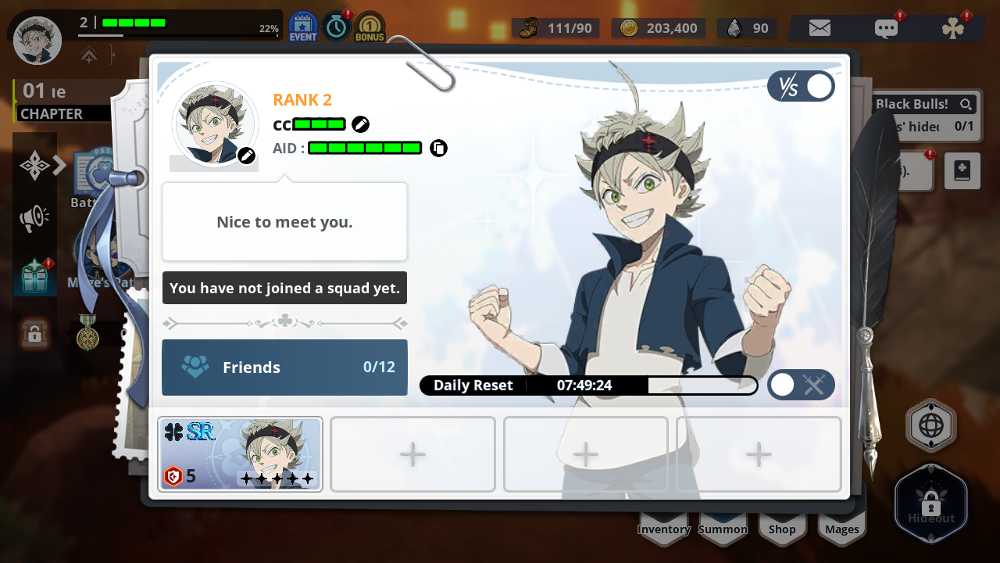The width and height of the screenshot is (1000, 563).
Task: Edit the 'Nice to meet you.' greeting
Action: tap(285, 222)
